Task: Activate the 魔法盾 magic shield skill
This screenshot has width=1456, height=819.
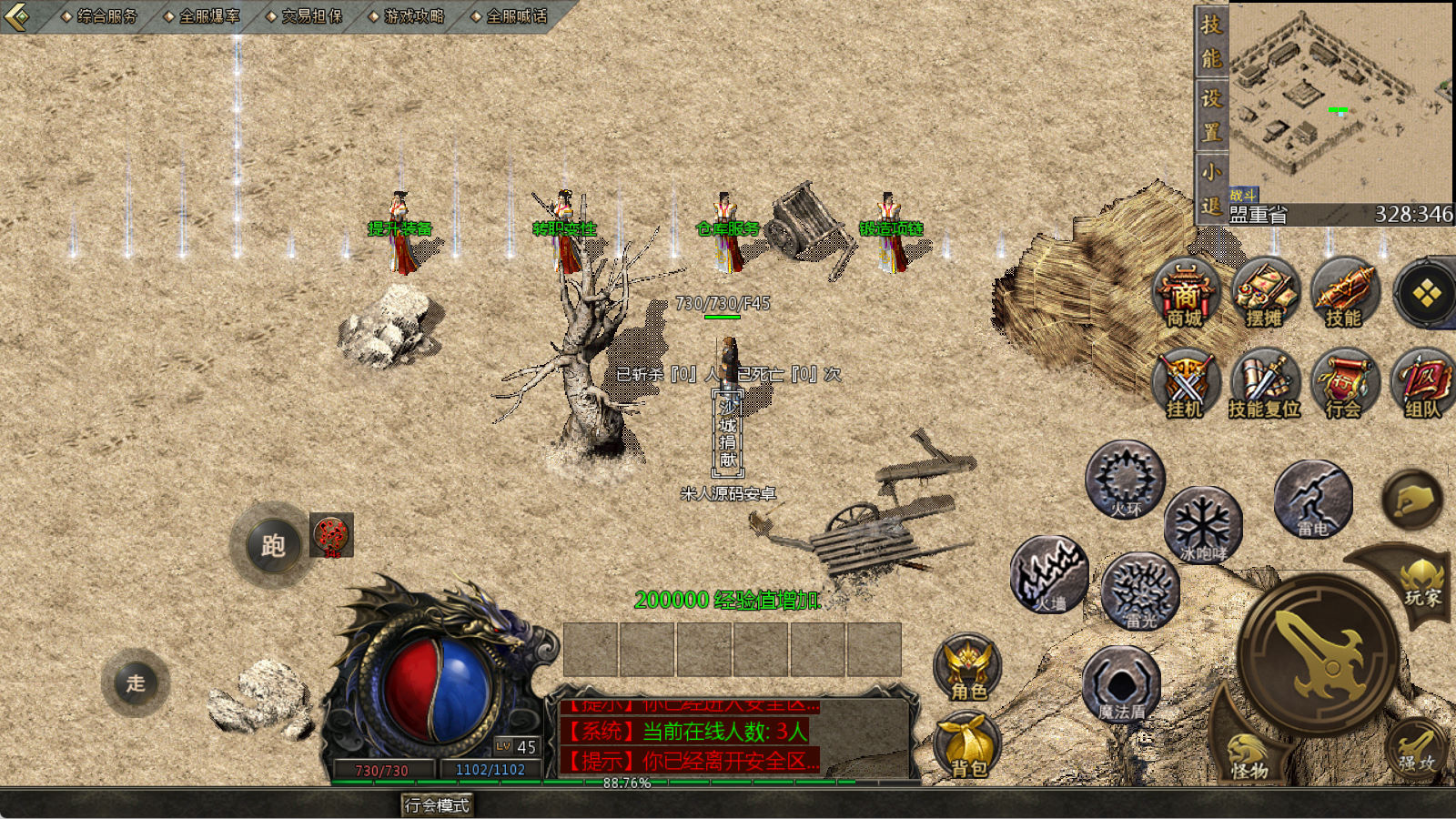Action: point(1121,684)
